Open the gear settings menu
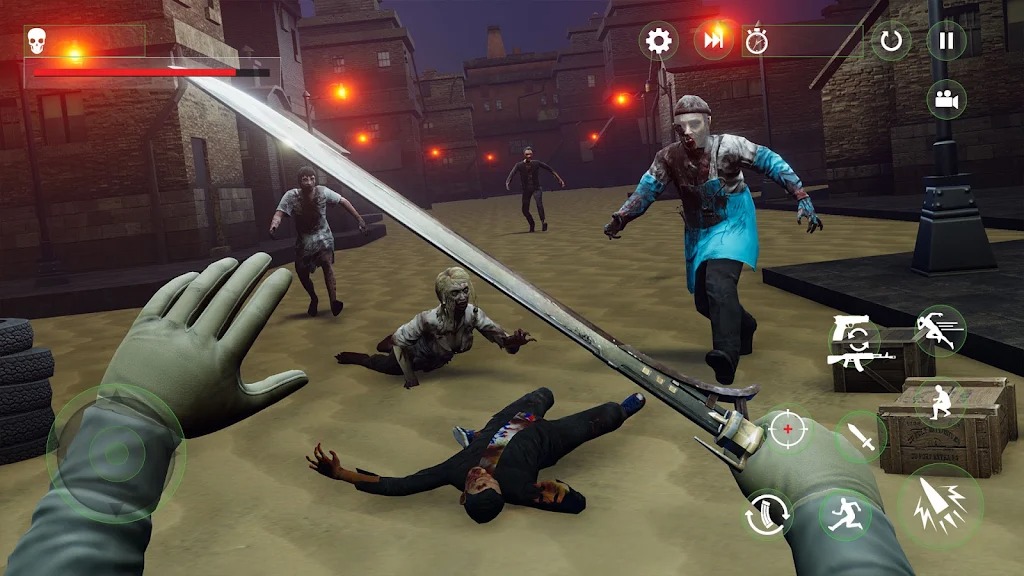The height and width of the screenshot is (576, 1024). coord(658,41)
